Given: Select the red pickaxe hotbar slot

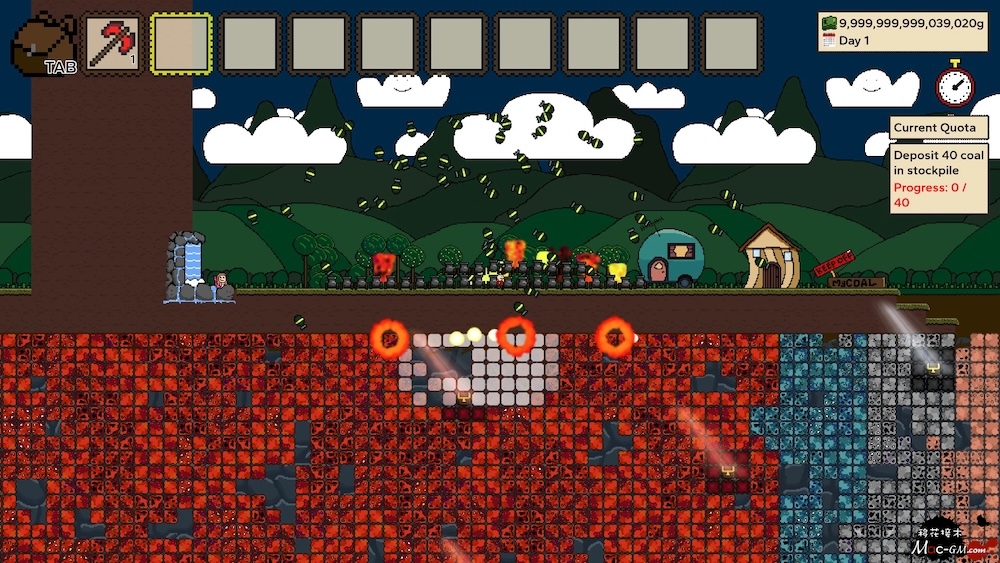Looking at the screenshot, I should pos(112,43).
